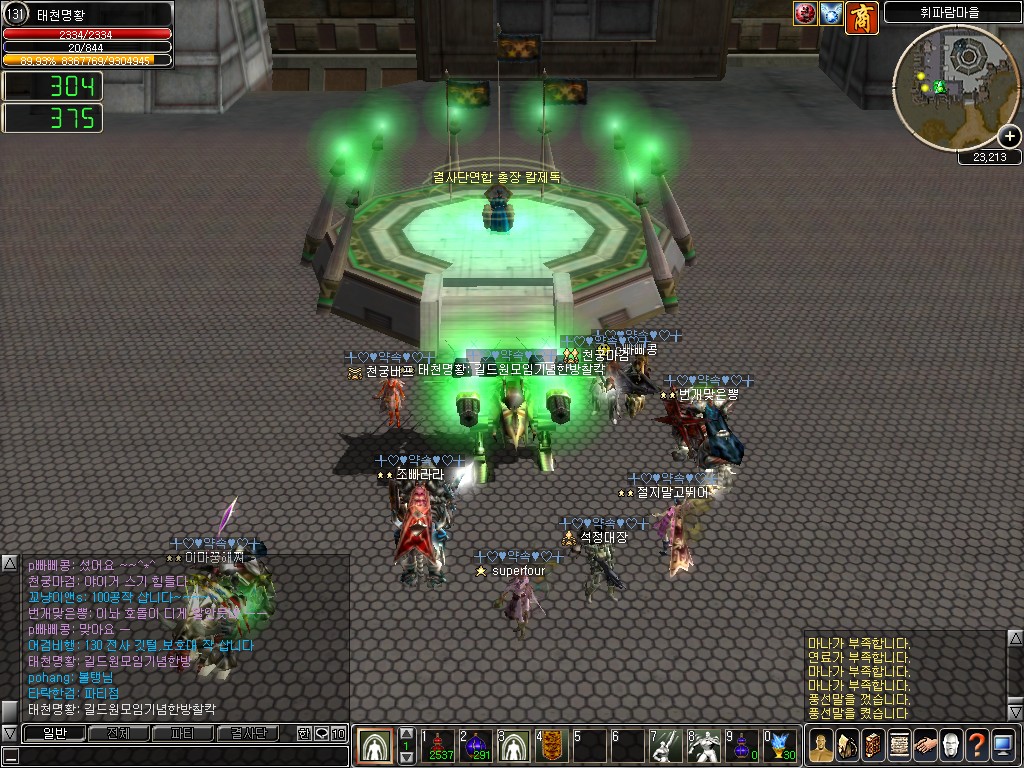Switch to the 결사단 chat tab
Viewport: 1024px width, 768px height.
[x=248, y=734]
